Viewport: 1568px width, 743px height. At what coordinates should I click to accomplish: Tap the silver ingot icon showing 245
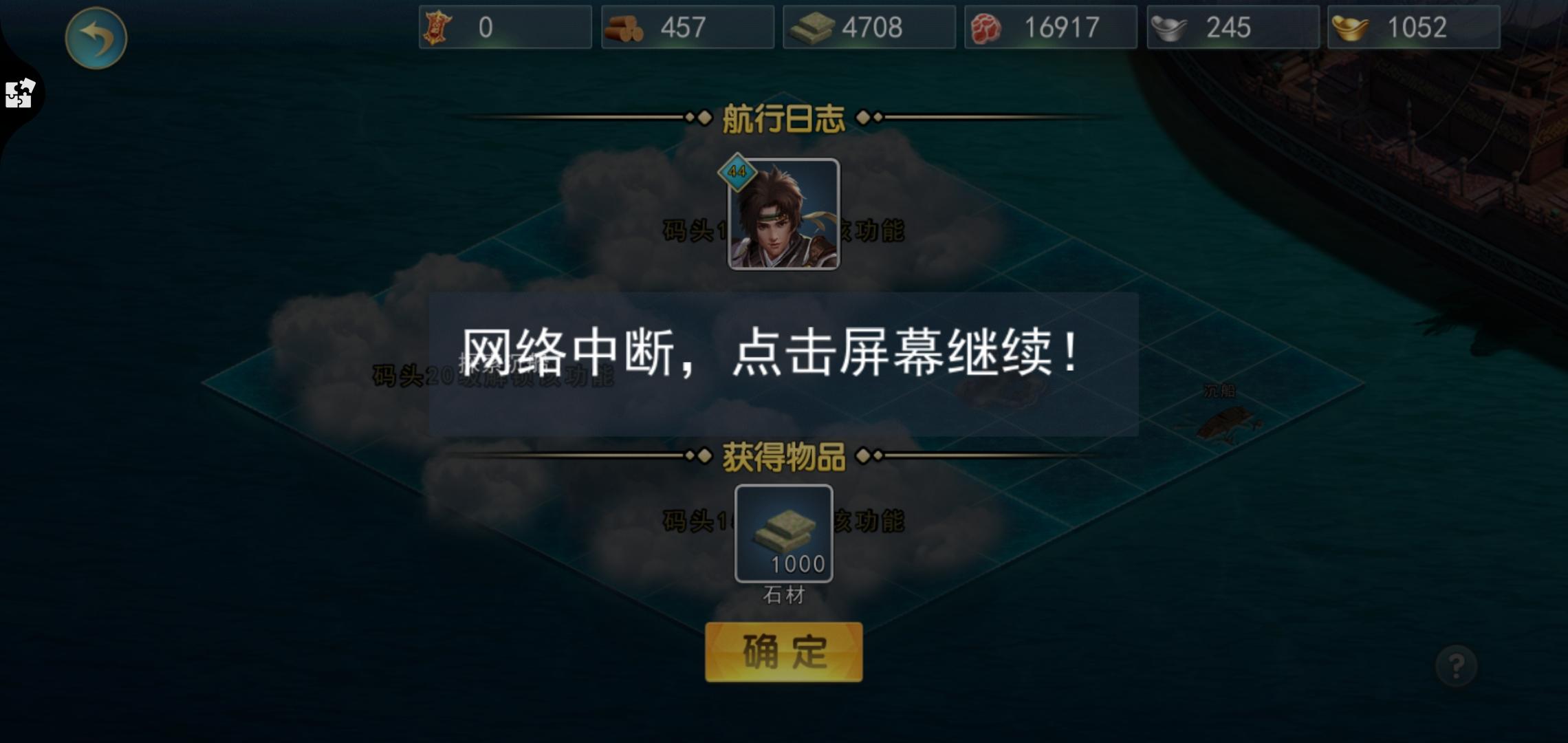1169,26
